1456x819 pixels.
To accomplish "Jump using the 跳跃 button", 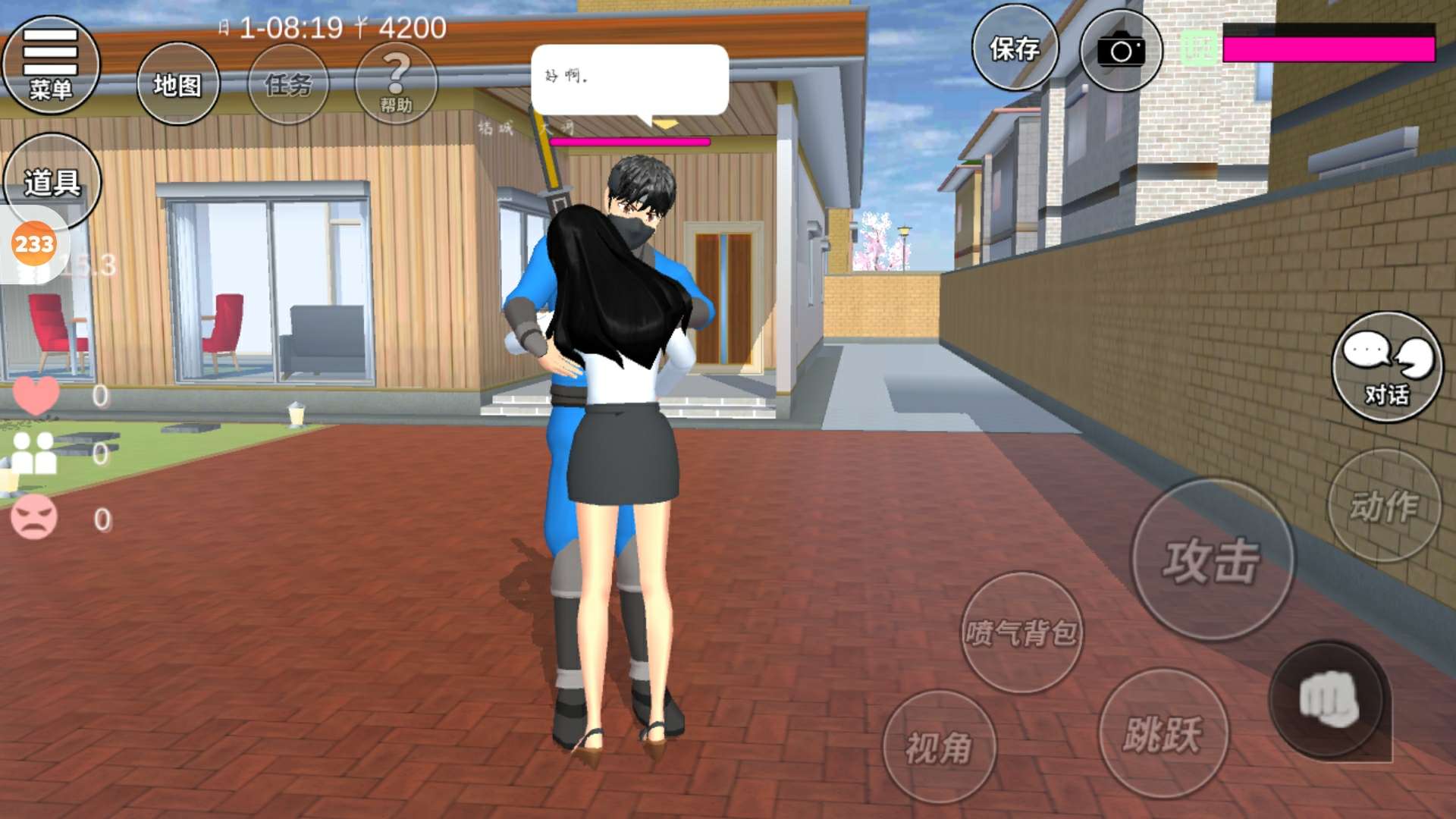I will point(1163,733).
